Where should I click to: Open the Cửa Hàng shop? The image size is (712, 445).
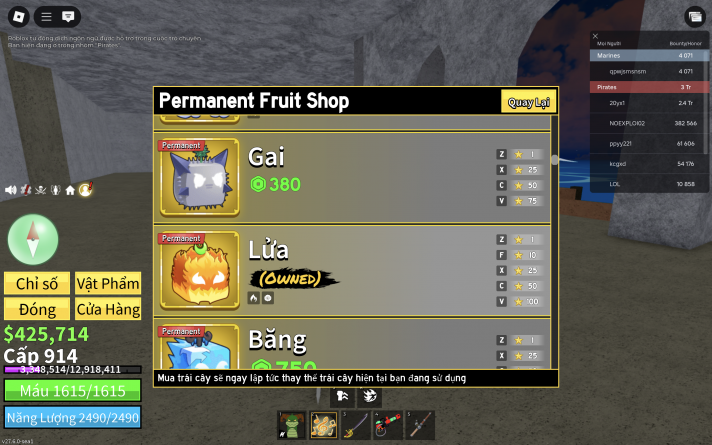tap(108, 309)
